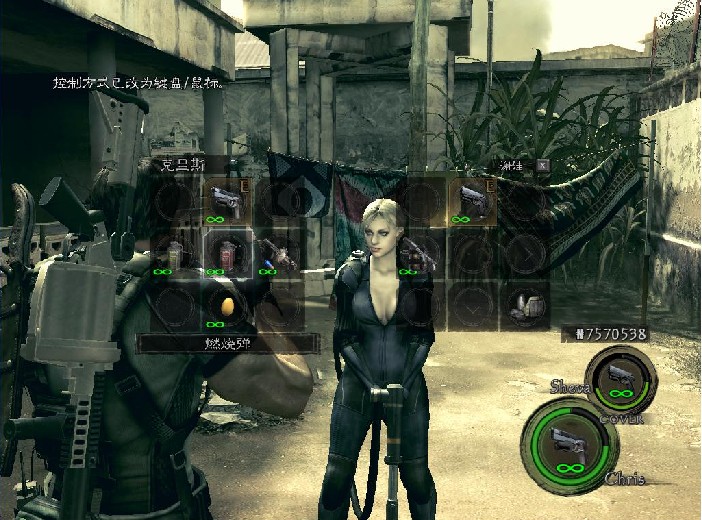Close Sheva's inventory with the X button
The height and width of the screenshot is (520, 702).
542,164
